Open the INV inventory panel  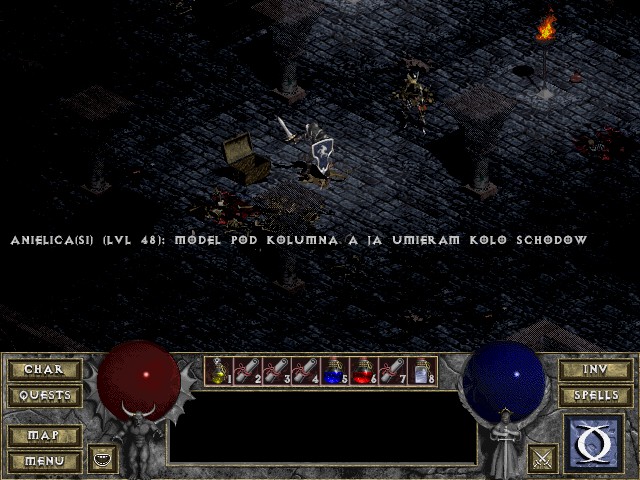click(595, 370)
